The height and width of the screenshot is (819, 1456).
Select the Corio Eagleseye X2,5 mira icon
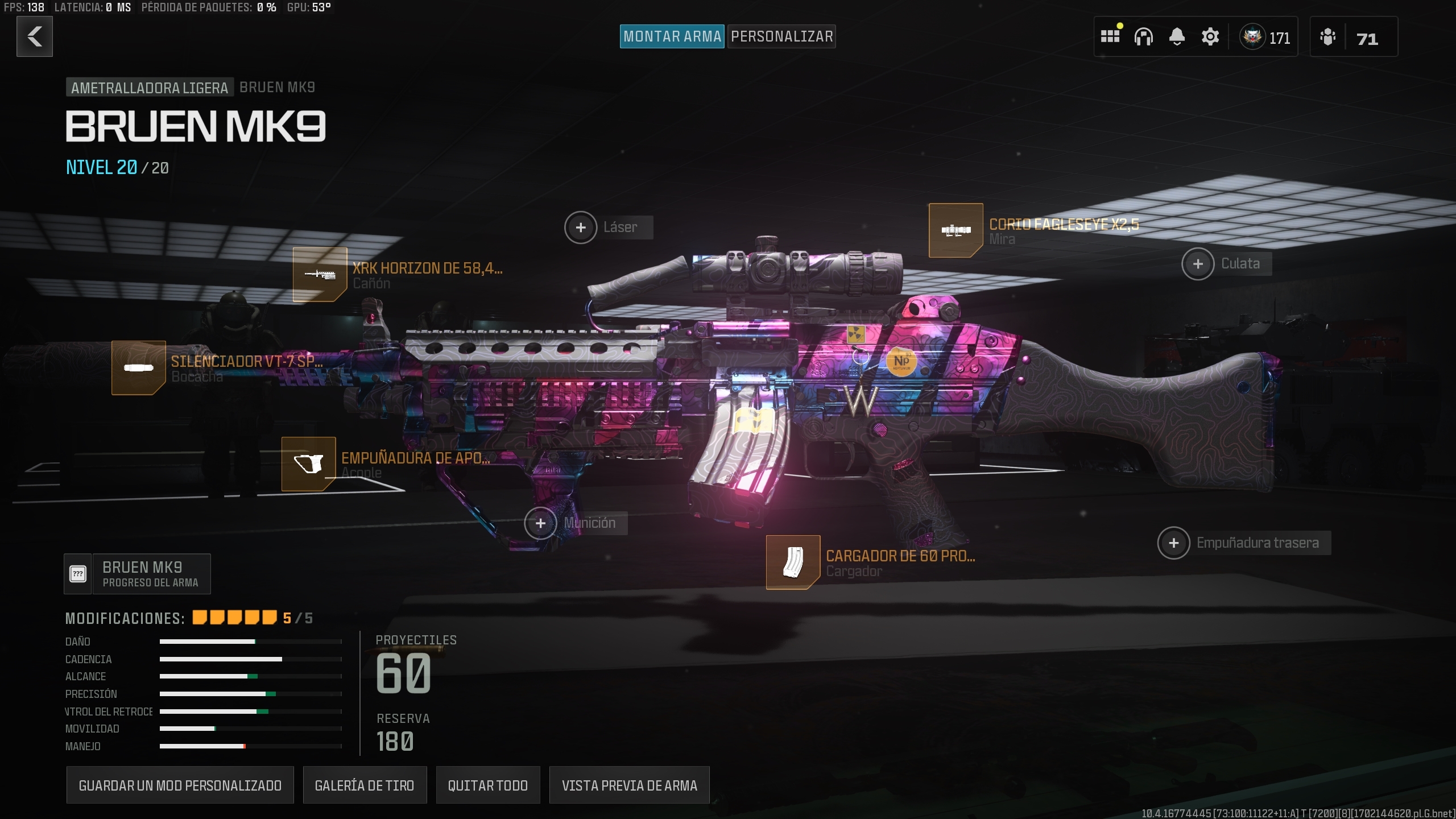pos(956,231)
